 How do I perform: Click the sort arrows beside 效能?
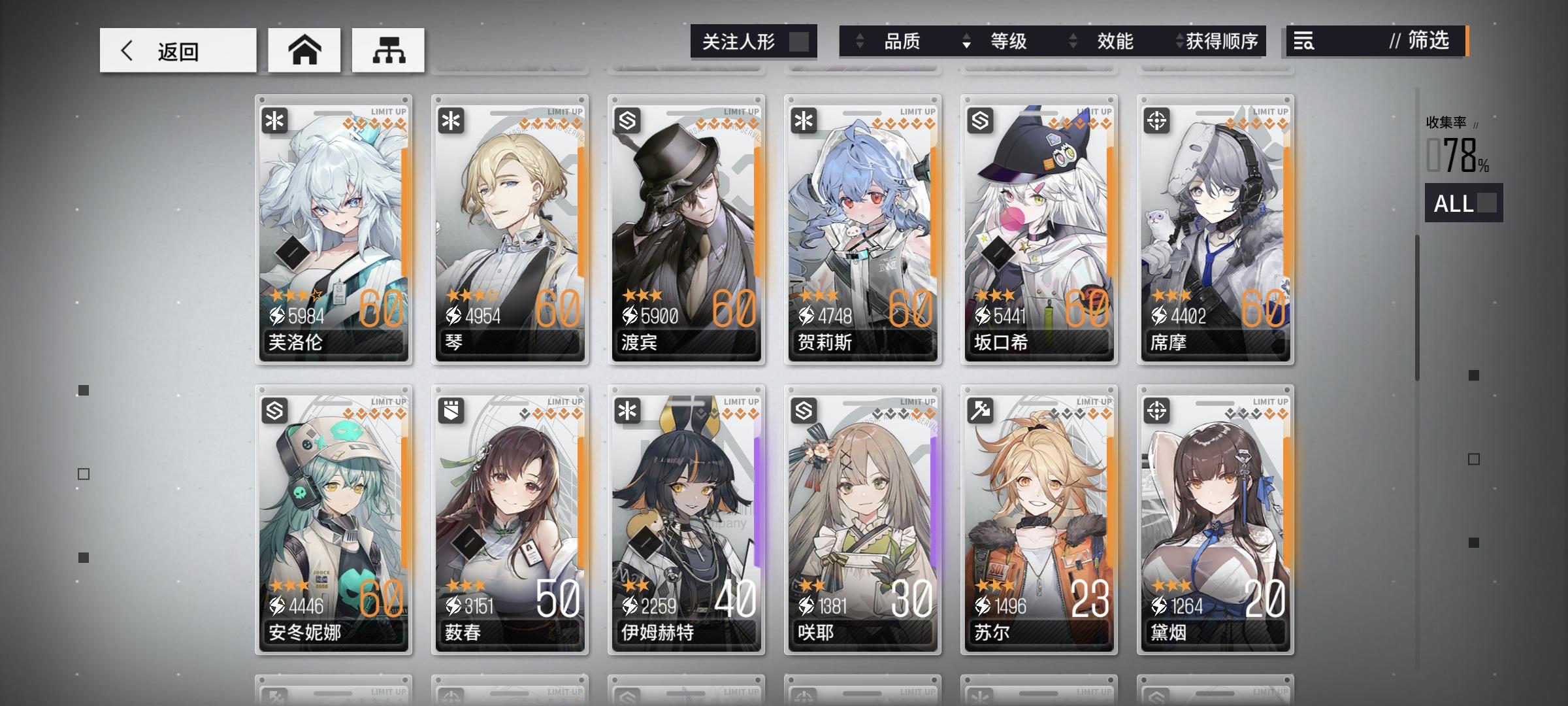(x=1071, y=41)
